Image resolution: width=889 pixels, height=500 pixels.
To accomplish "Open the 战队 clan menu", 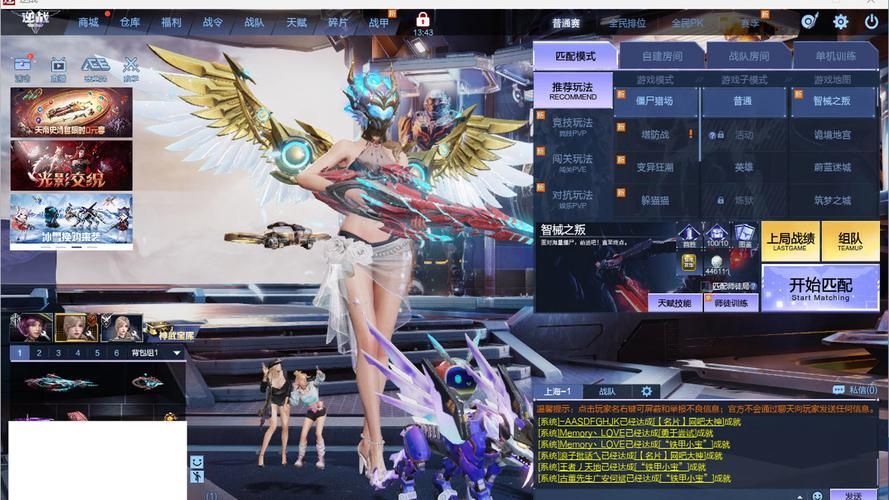I will 255,22.
